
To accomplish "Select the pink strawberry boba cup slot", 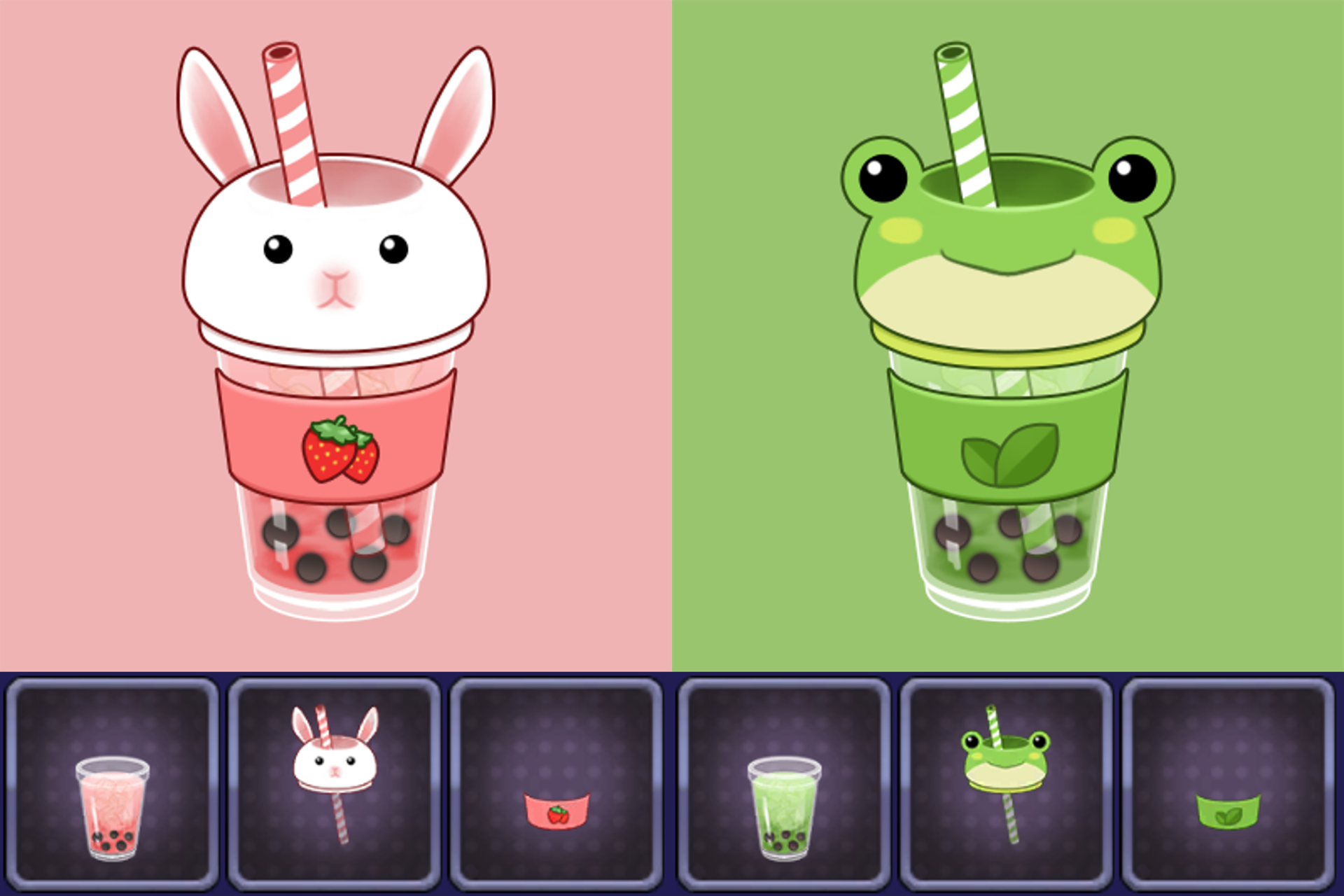I will click(112, 785).
